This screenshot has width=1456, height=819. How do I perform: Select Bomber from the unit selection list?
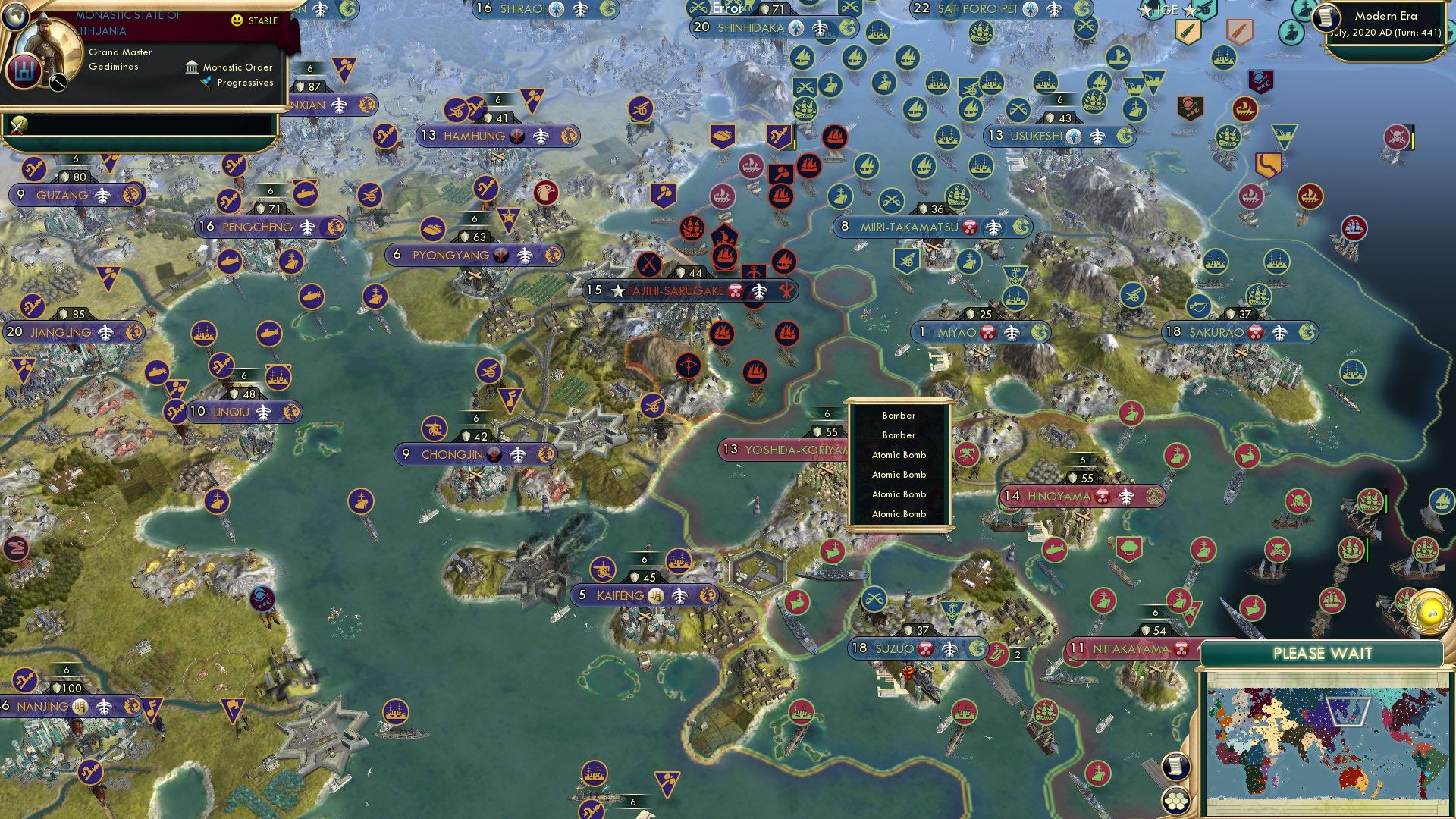point(899,416)
